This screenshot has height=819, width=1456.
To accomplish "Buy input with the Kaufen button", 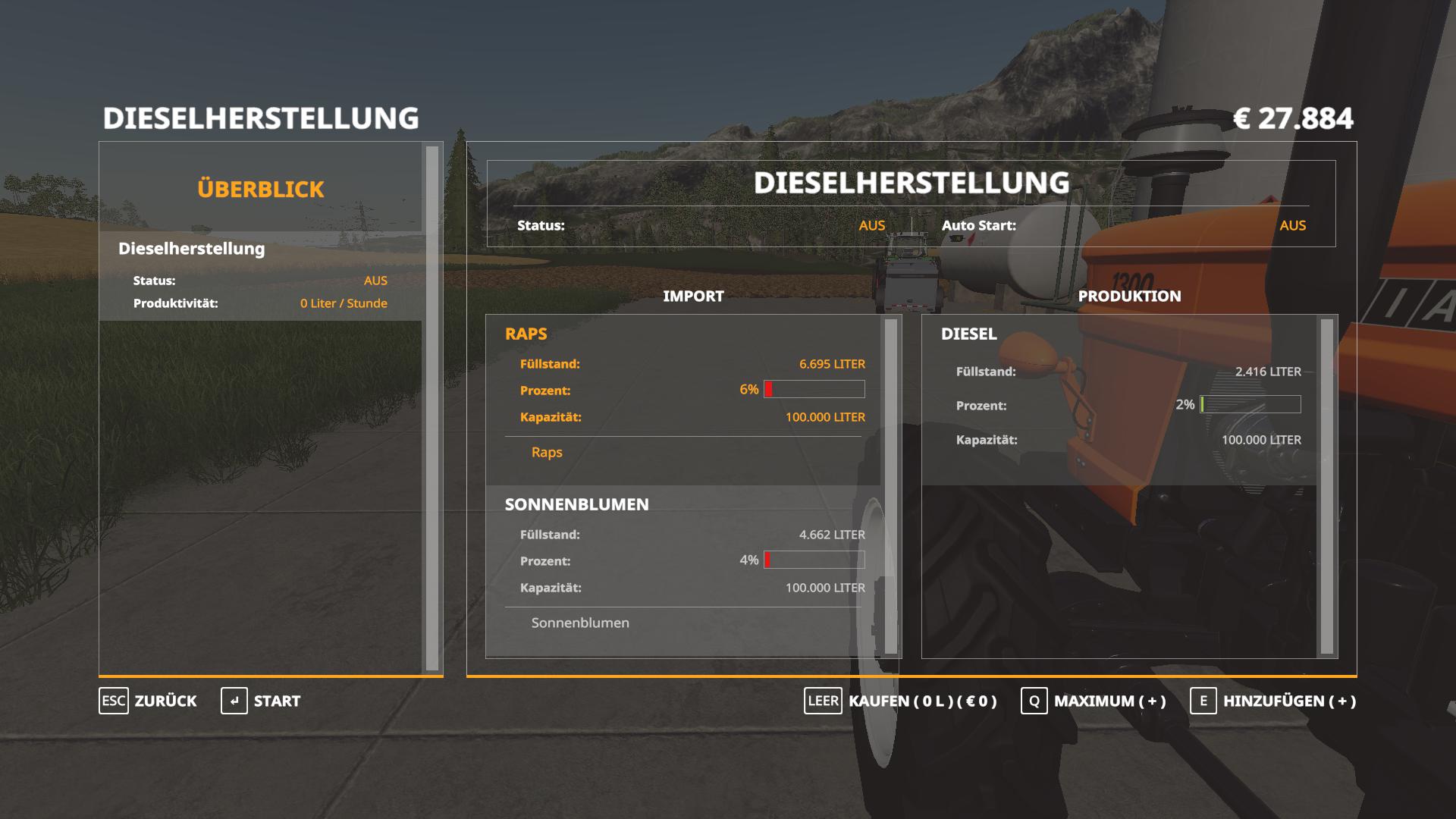I will click(x=901, y=701).
